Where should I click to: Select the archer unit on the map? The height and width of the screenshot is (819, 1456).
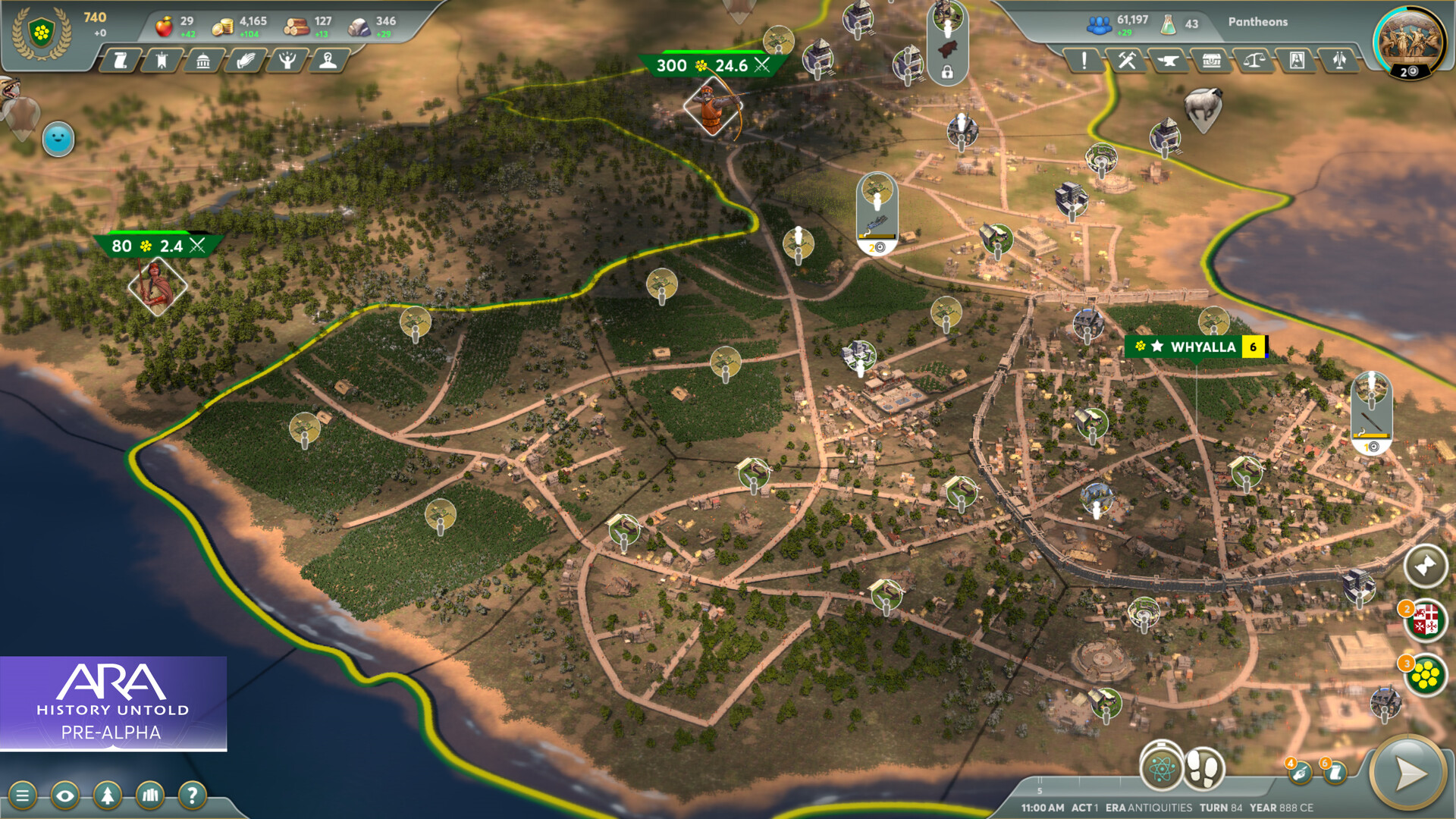713,106
